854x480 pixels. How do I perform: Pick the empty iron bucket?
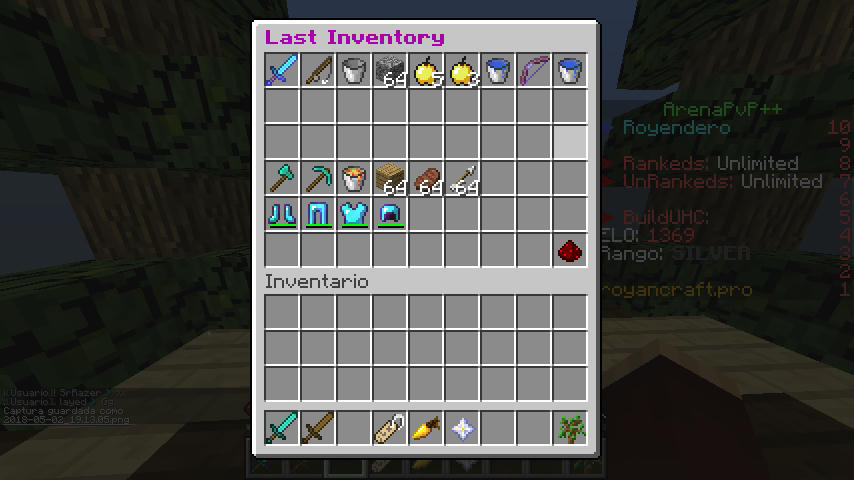[x=355, y=71]
